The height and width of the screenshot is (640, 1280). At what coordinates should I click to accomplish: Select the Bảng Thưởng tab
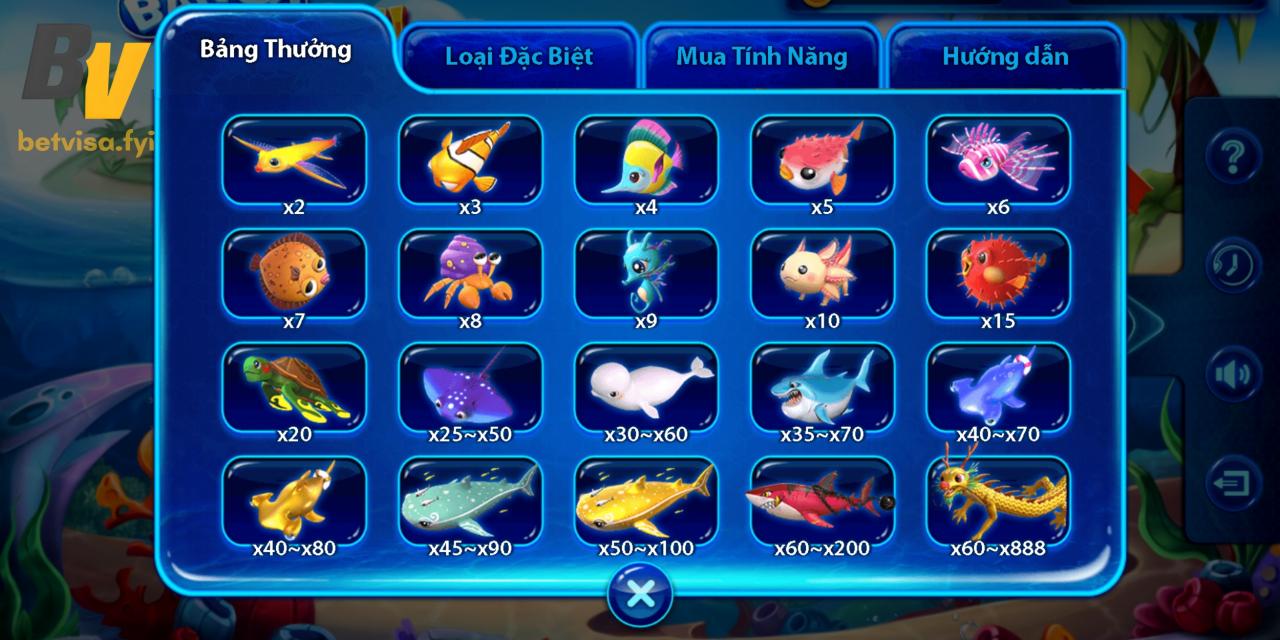276,50
